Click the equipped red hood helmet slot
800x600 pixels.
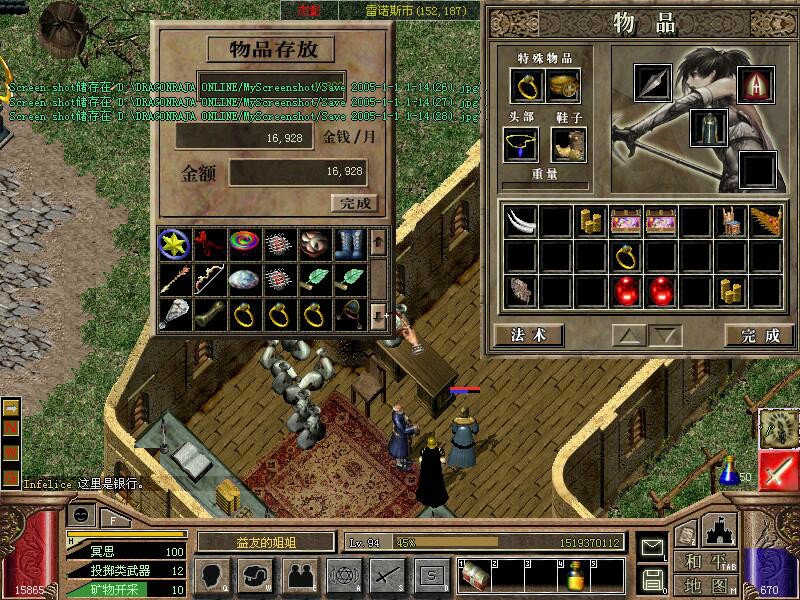tap(756, 85)
